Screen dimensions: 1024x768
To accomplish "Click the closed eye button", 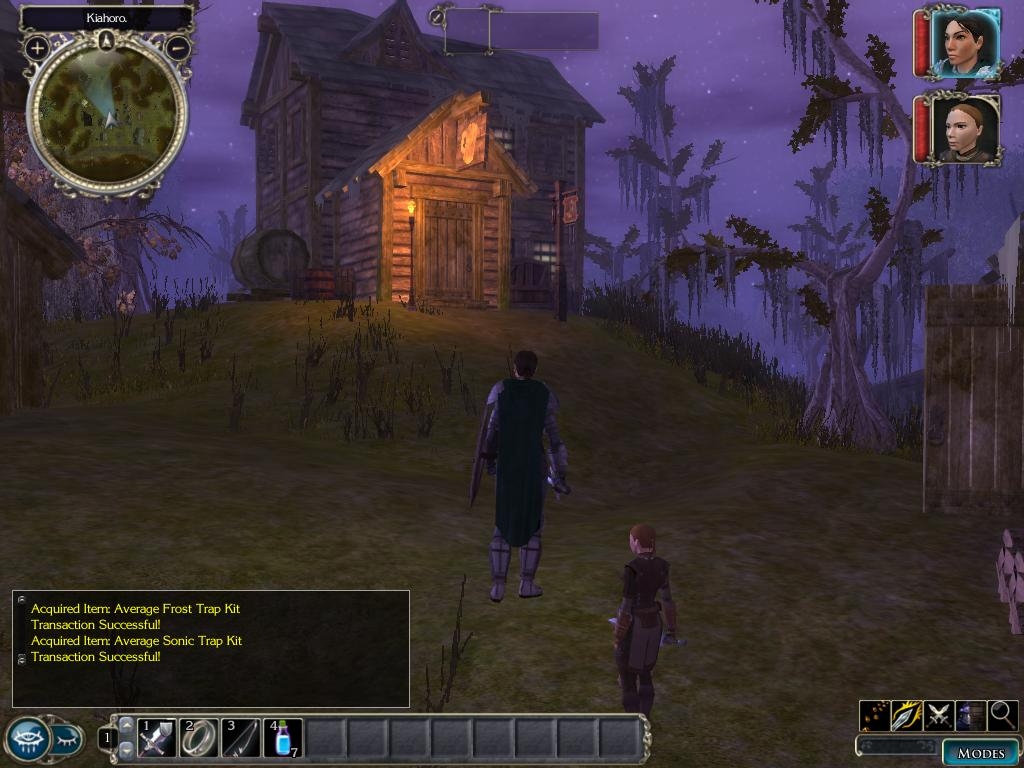I will 66,740.
